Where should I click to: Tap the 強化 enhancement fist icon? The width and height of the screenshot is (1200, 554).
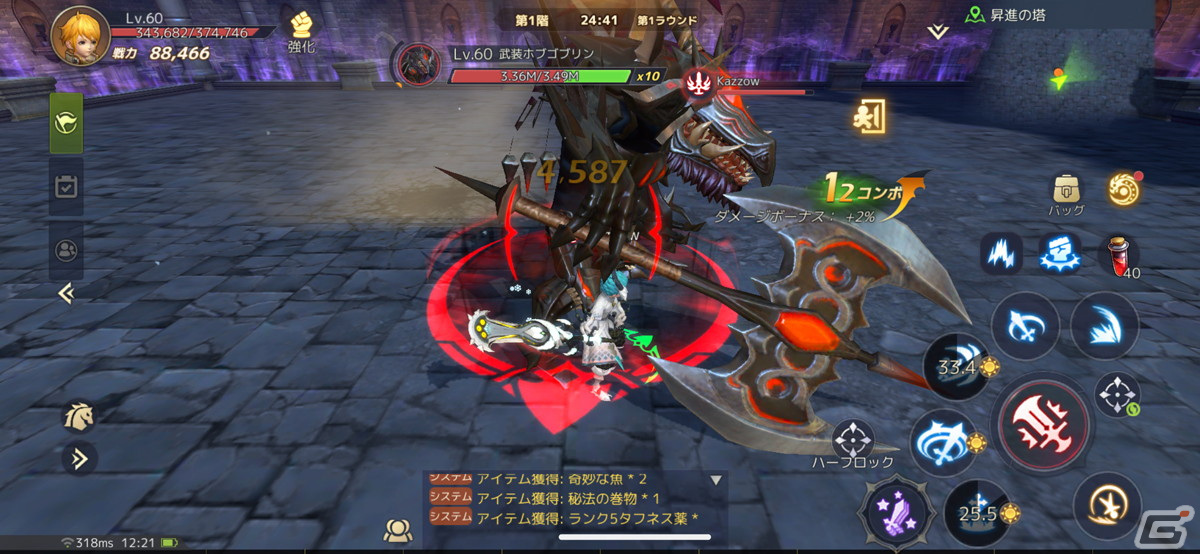click(x=301, y=30)
